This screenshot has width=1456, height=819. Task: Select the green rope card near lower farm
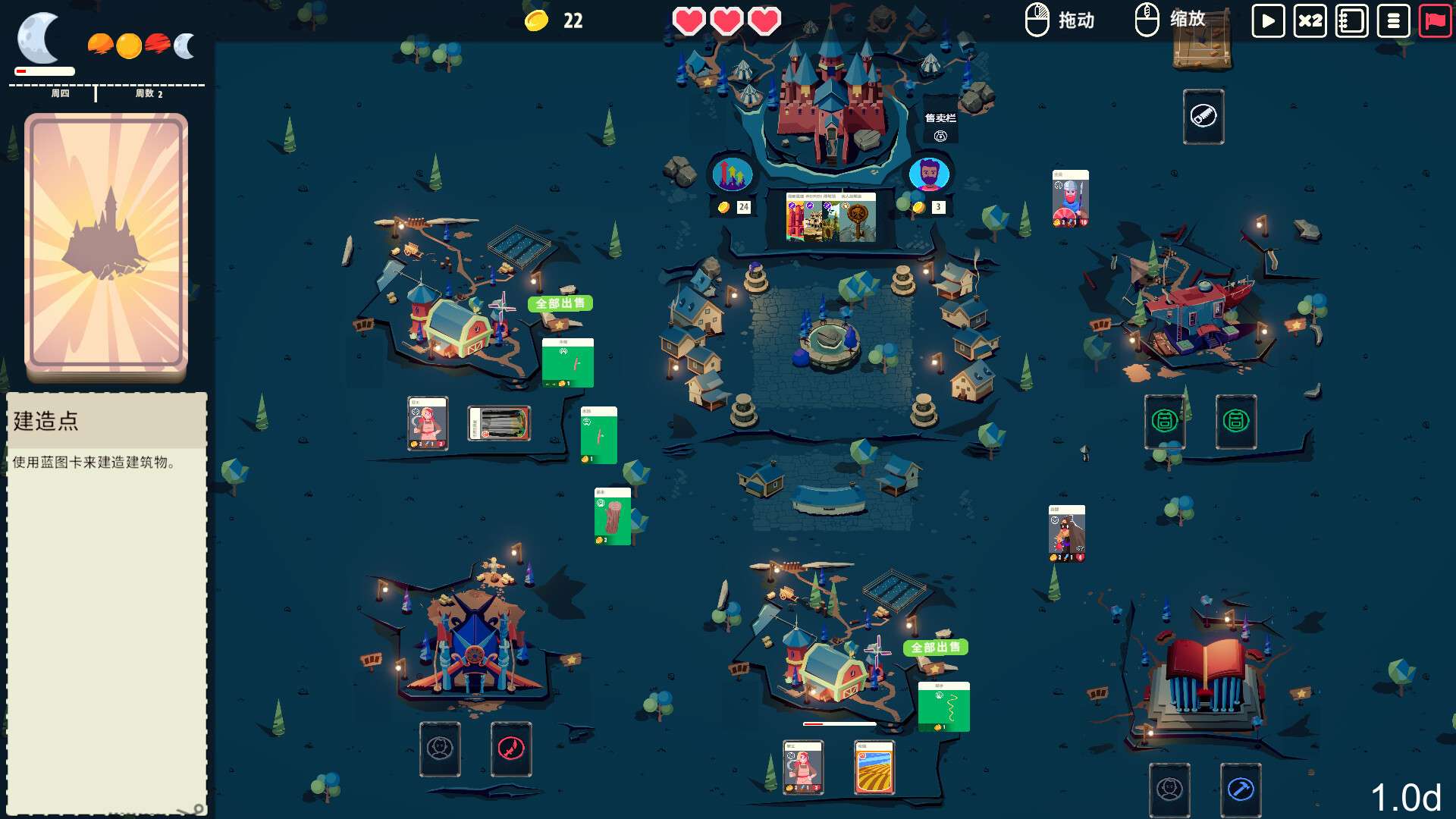(943, 707)
